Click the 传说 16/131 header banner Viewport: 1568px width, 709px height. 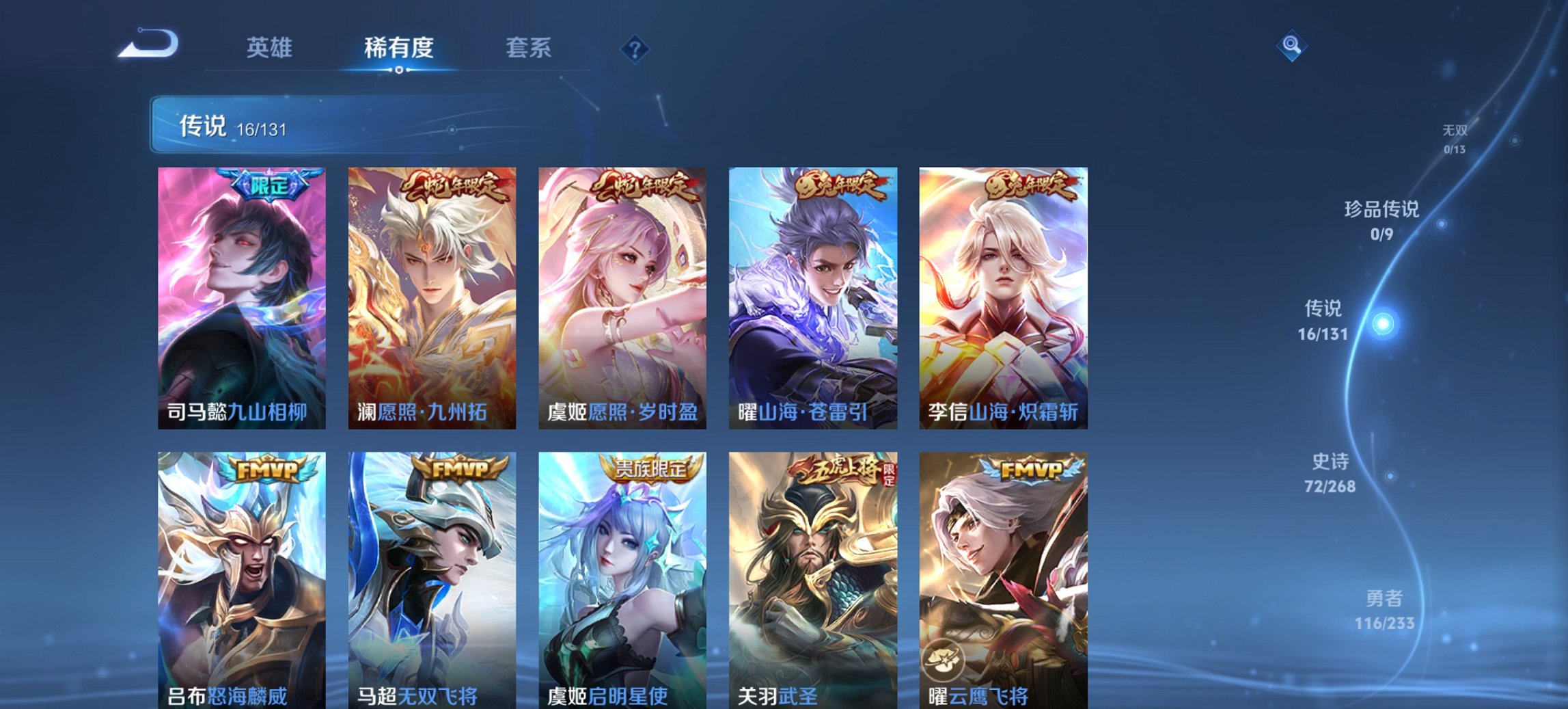(x=273, y=125)
